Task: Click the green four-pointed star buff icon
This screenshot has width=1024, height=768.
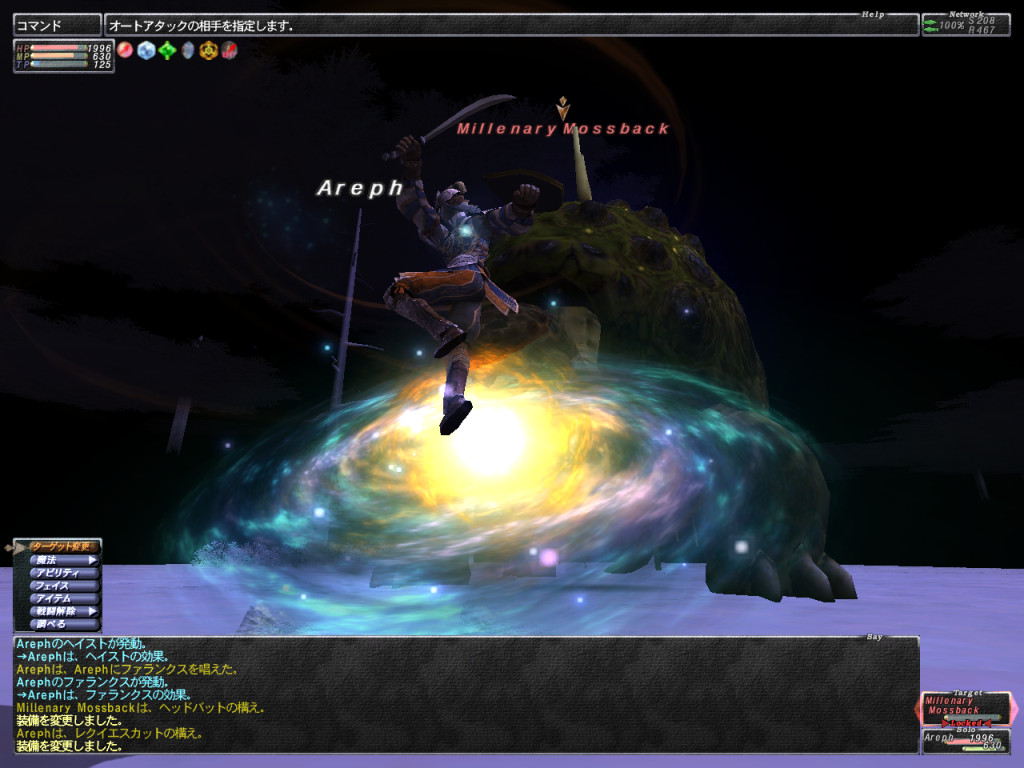Action: [167, 50]
